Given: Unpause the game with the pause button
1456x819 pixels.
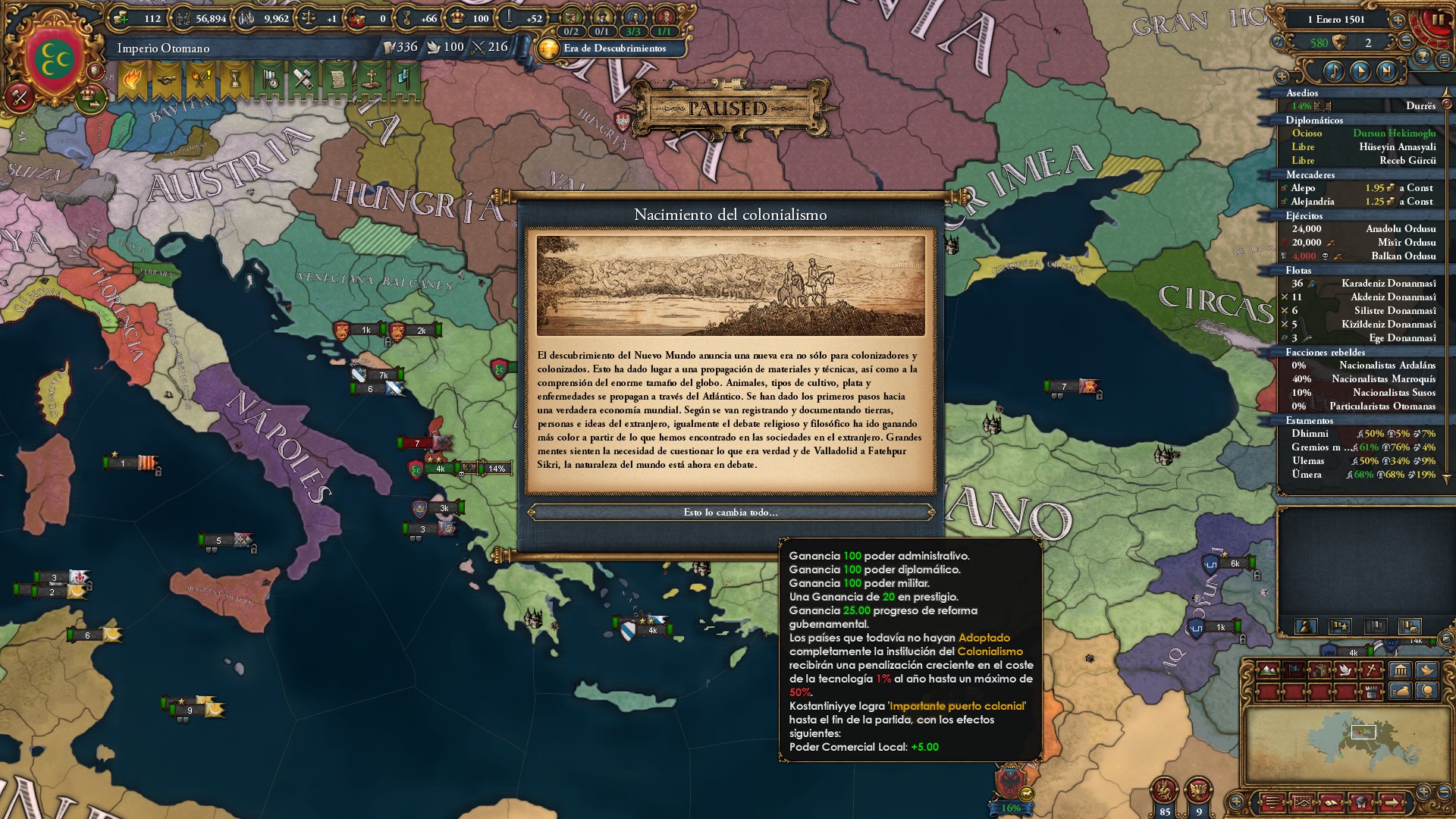Looking at the screenshot, I should pyautogui.click(x=1439, y=20).
